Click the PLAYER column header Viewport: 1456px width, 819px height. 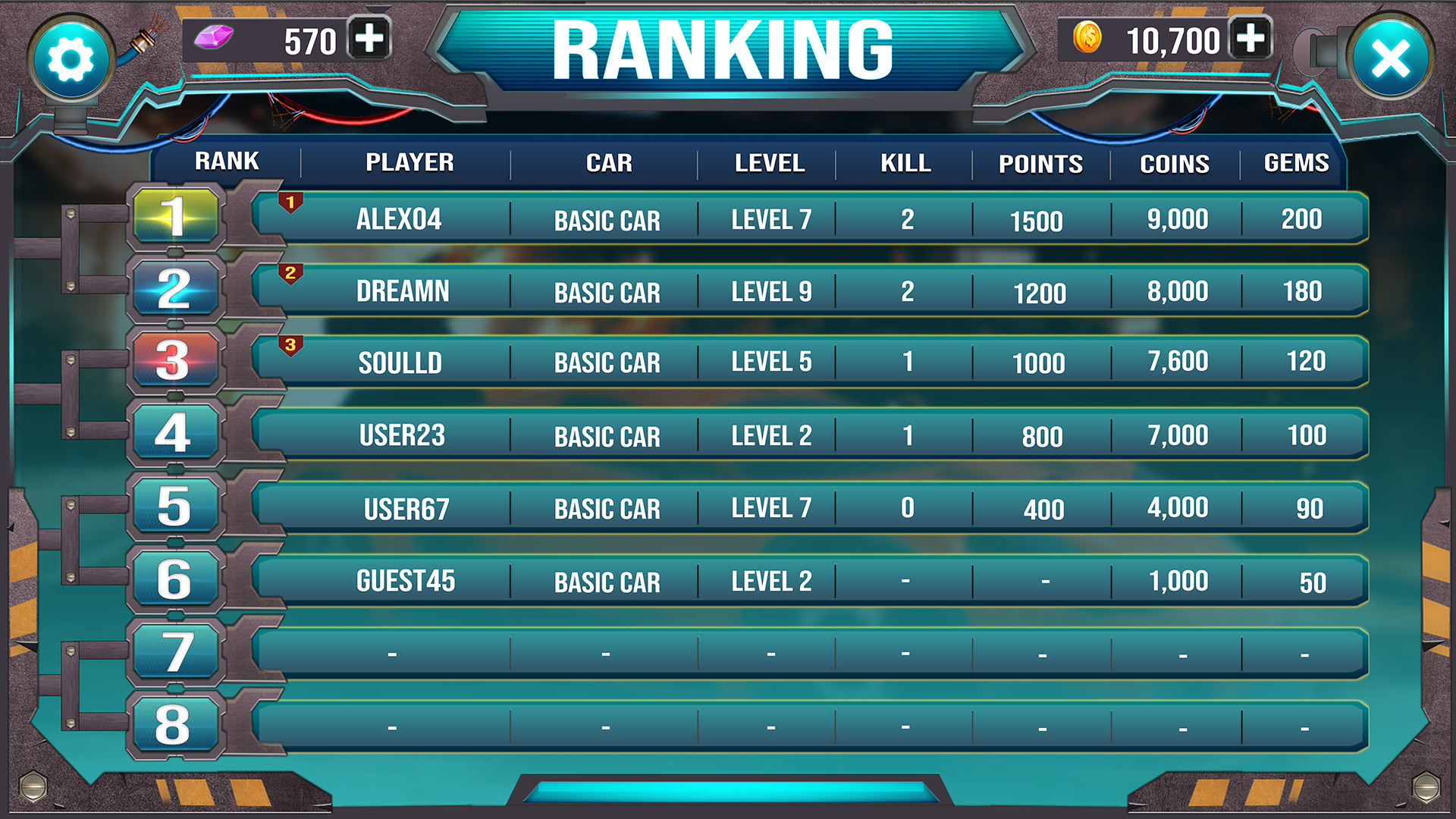(410, 163)
